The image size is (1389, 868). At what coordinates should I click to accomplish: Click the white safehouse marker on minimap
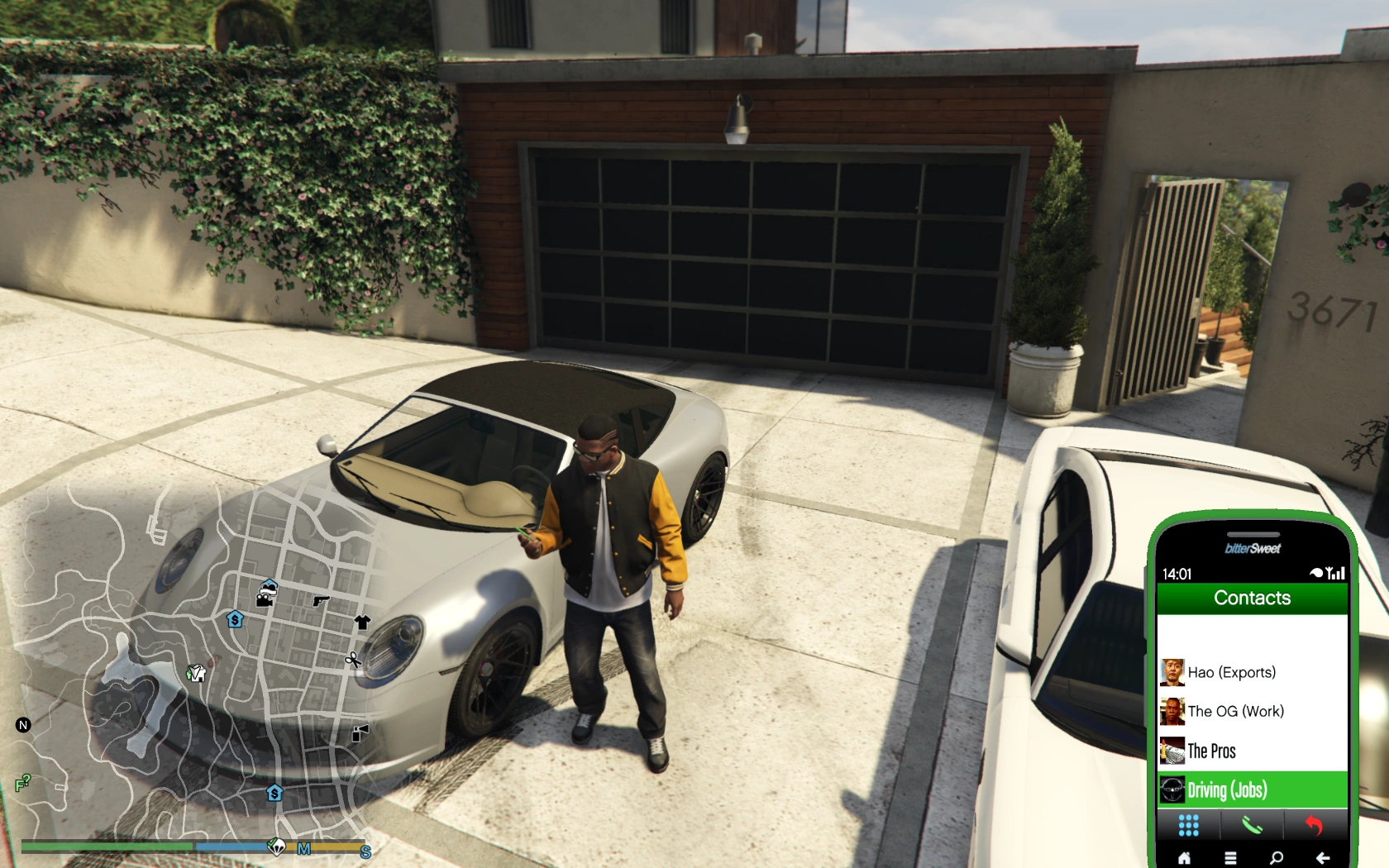[x=196, y=673]
